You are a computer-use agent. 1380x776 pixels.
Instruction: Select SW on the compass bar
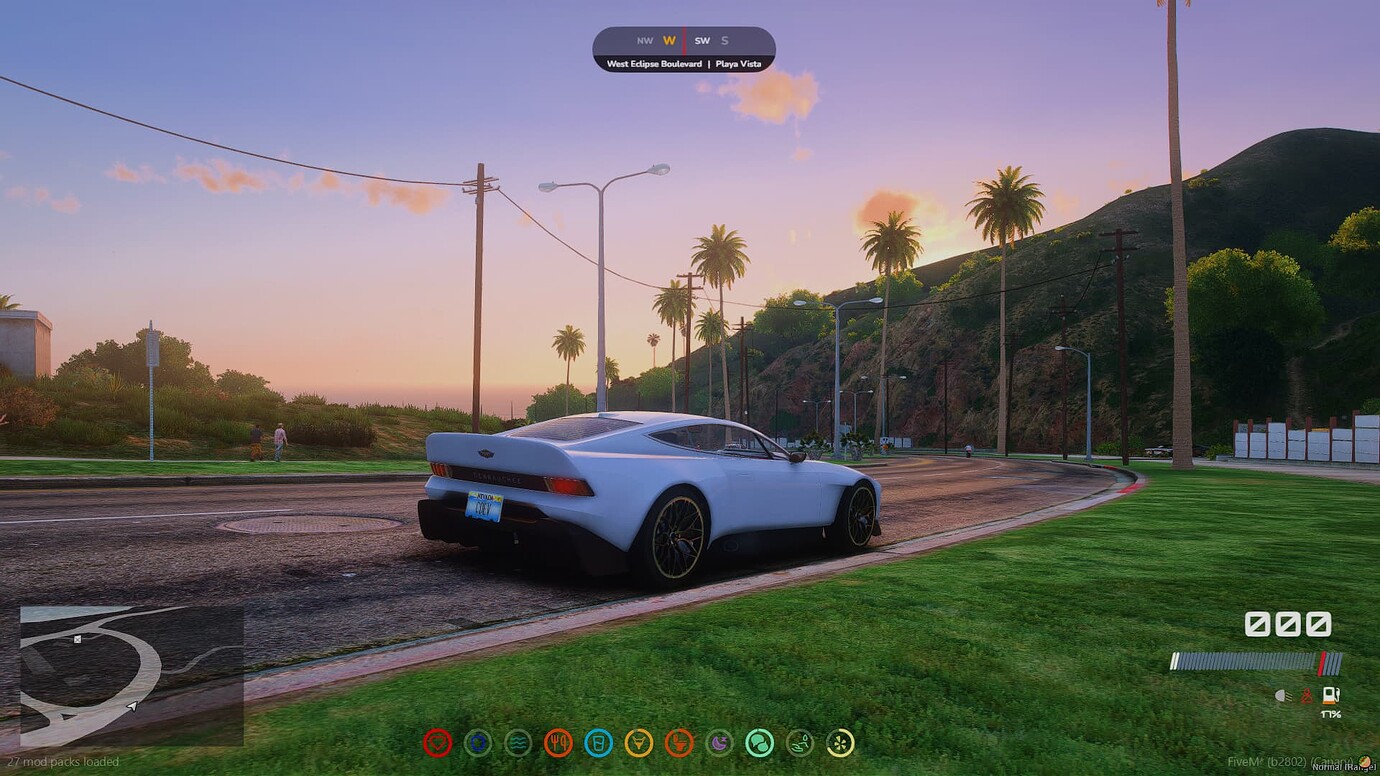click(703, 41)
